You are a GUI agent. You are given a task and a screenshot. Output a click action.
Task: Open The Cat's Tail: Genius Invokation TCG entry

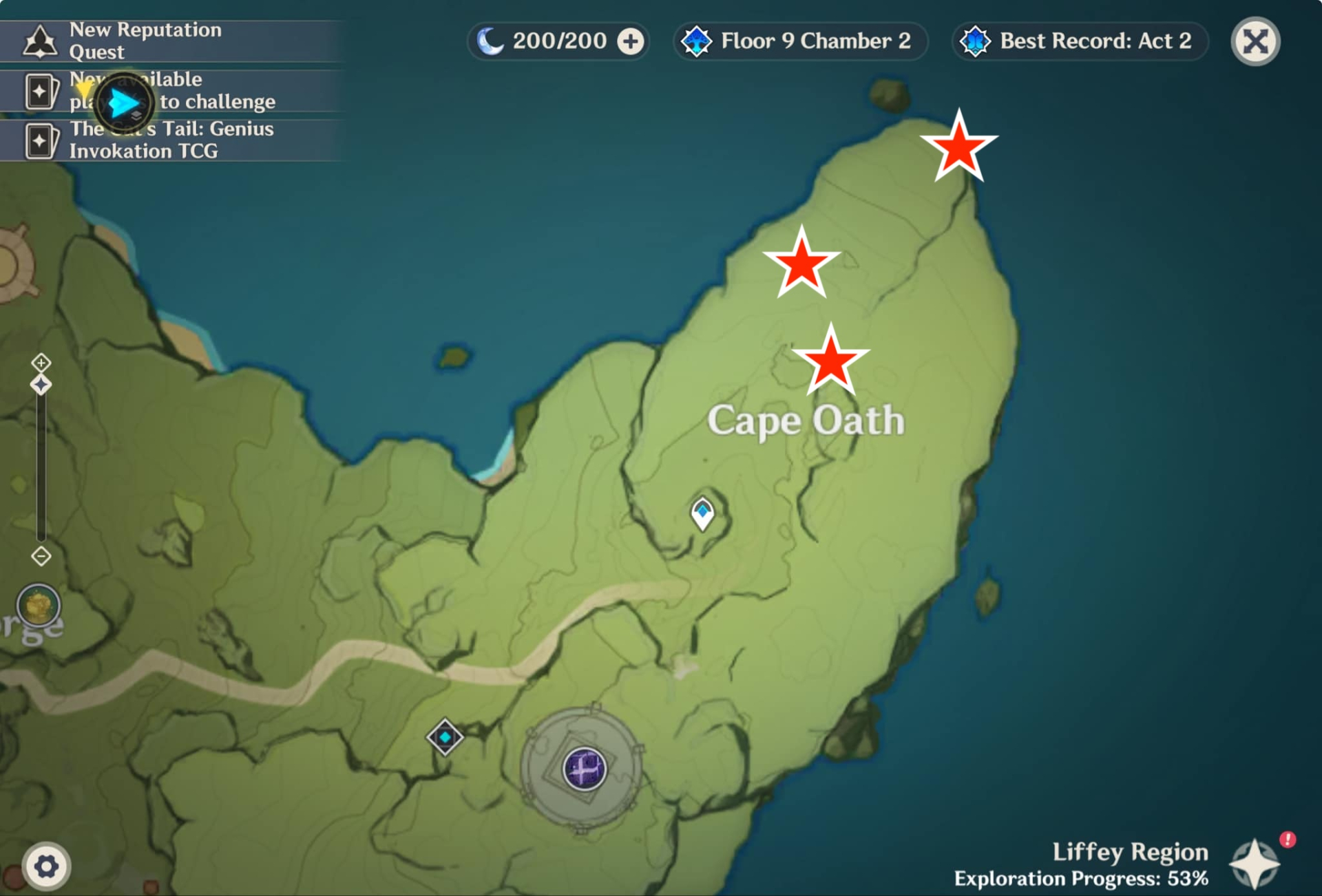coord(171,140)
